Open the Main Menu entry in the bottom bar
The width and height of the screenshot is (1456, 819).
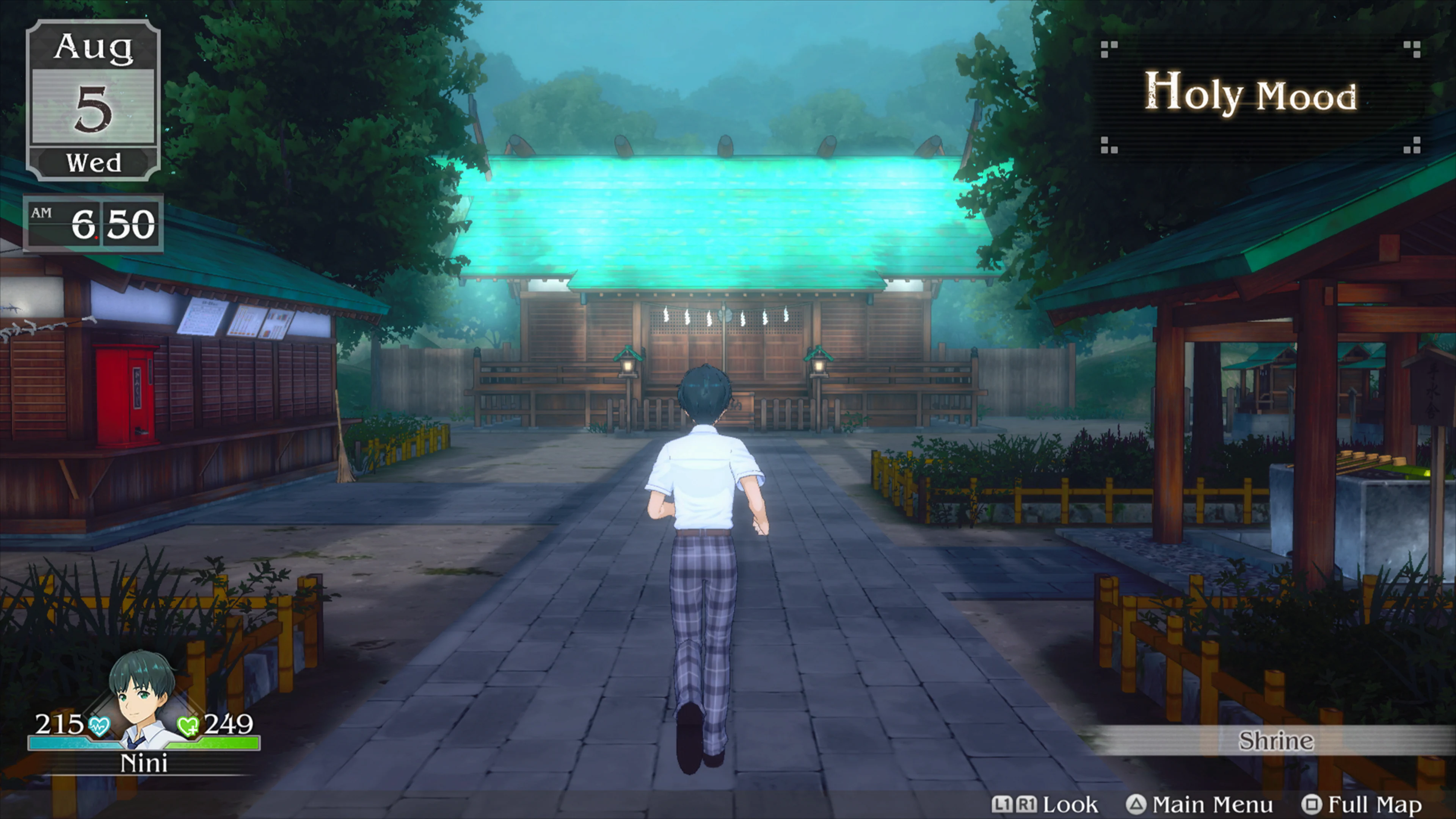[x=1213, y=804]
